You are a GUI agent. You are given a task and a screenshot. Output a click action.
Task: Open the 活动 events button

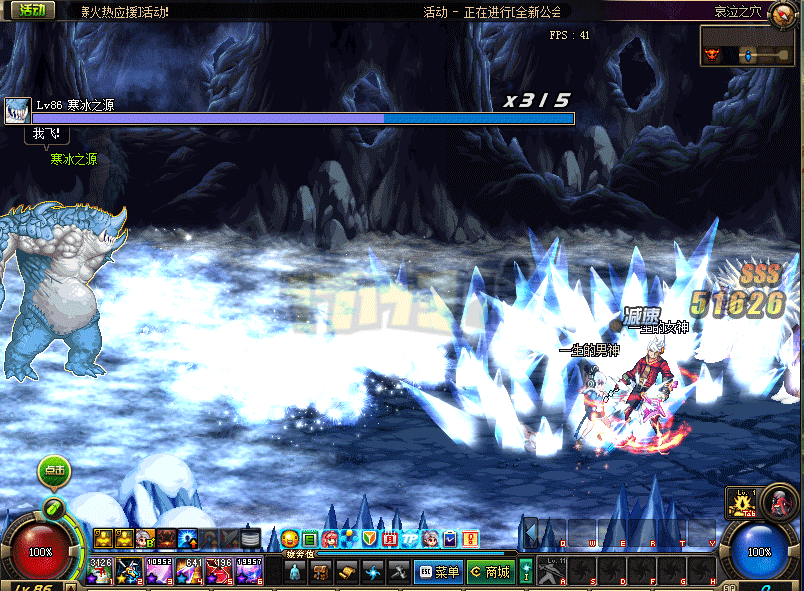click(x=32, y=10)
